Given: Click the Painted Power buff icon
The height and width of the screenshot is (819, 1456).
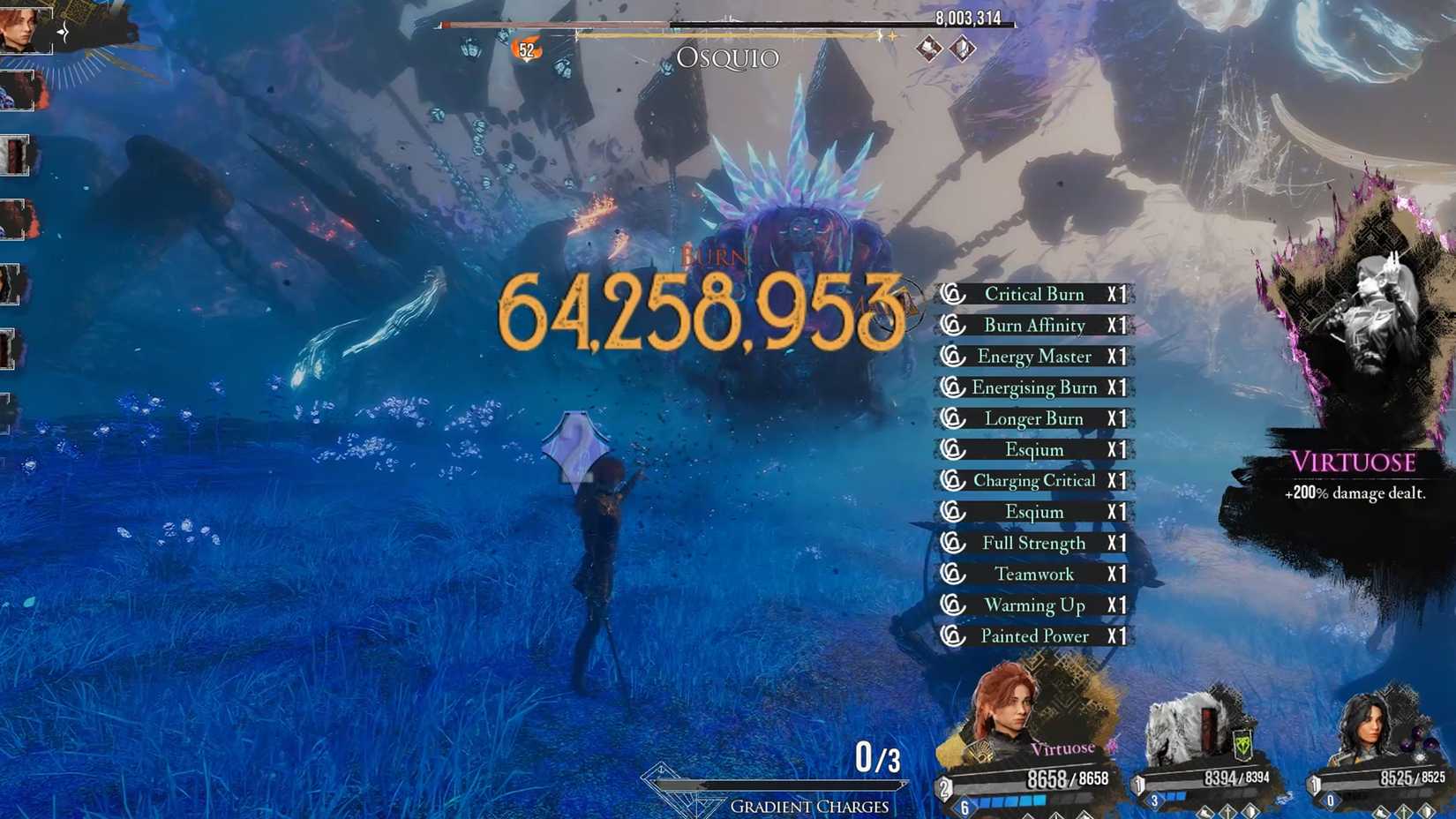Looking at the screenshot, I should click(x=952, y=635).
